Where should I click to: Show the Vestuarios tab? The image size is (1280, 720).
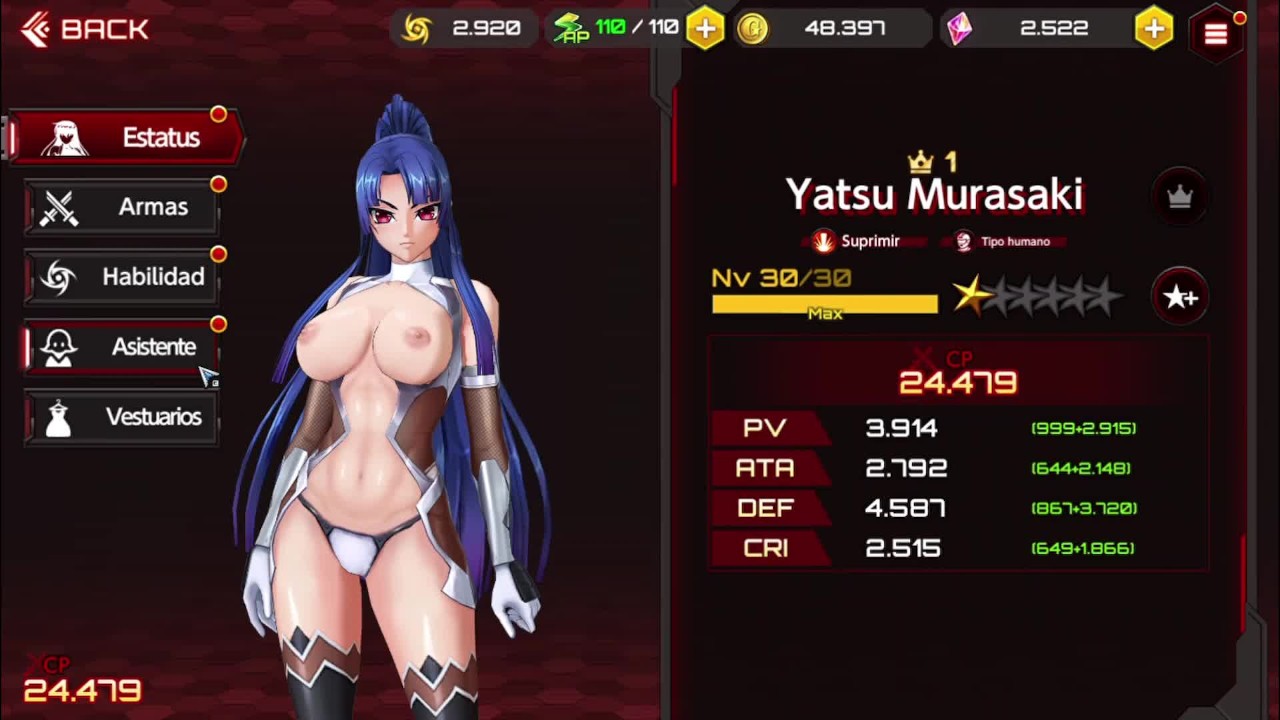122,417
